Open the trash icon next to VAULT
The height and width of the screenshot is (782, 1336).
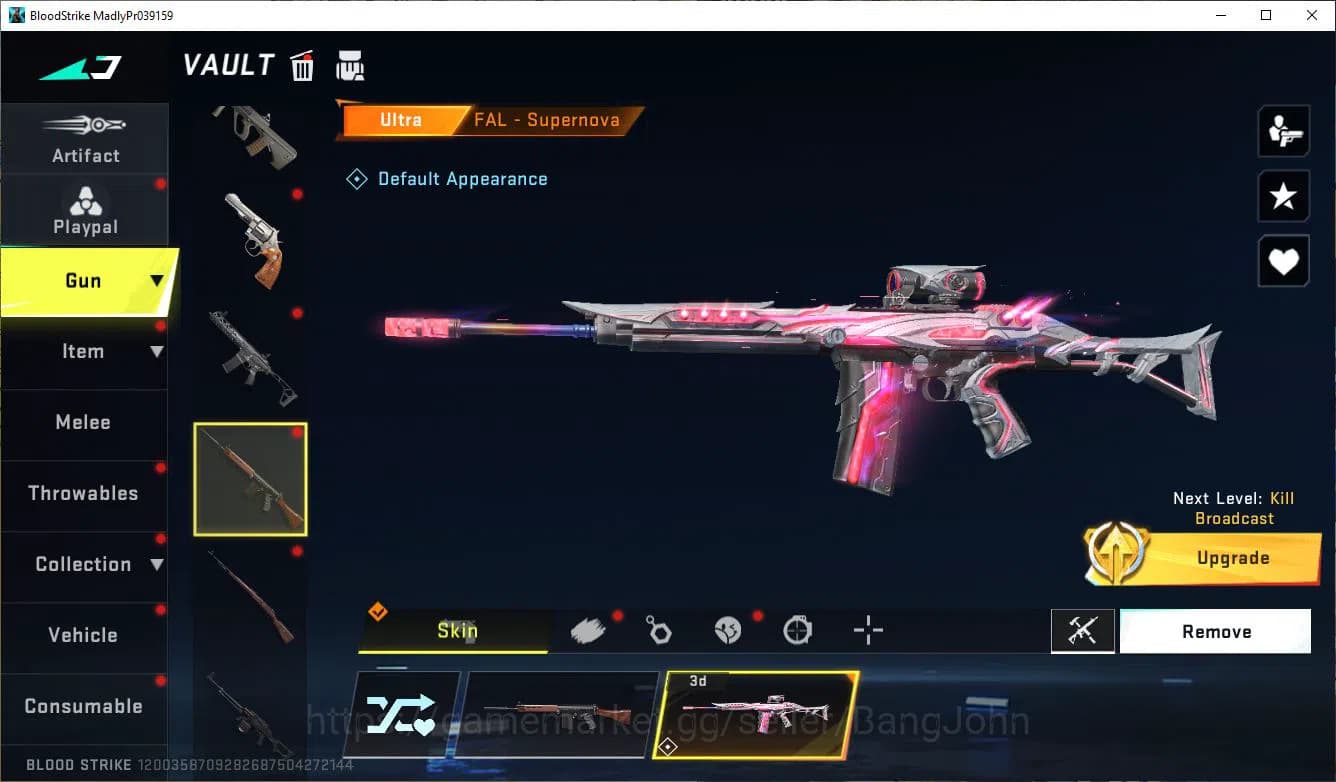point(302,65)
